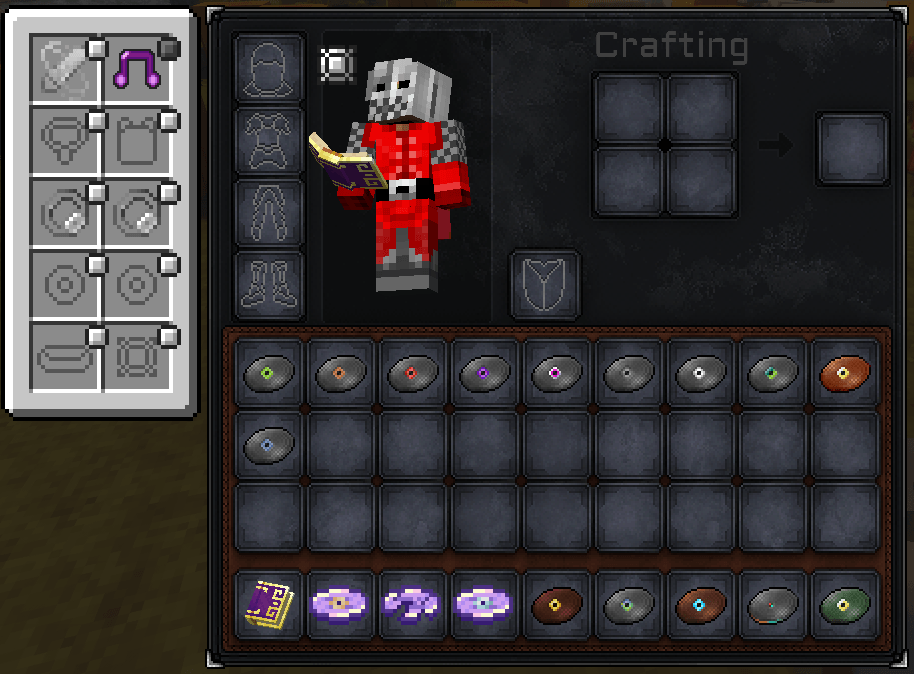
Task: Pick up the purple enchanted book
Action: pyautogui.click(x=270, y=606)
